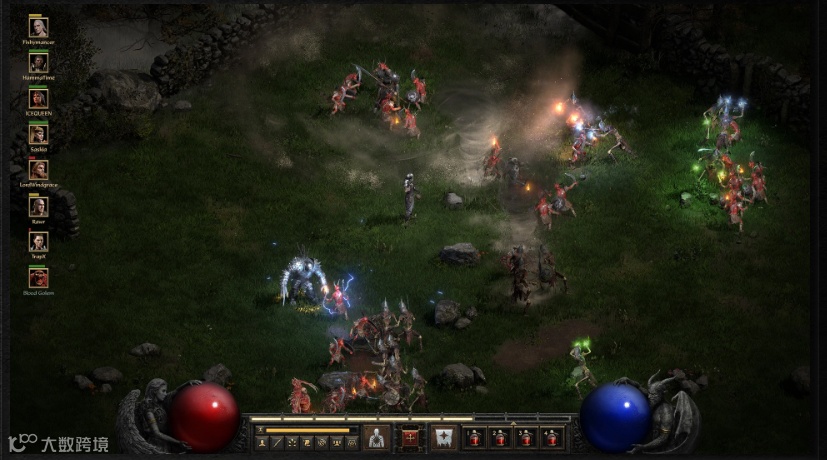The image size is (827, 460).
Task: Open the right-click skill selector icon
Action: click(443, 437)
